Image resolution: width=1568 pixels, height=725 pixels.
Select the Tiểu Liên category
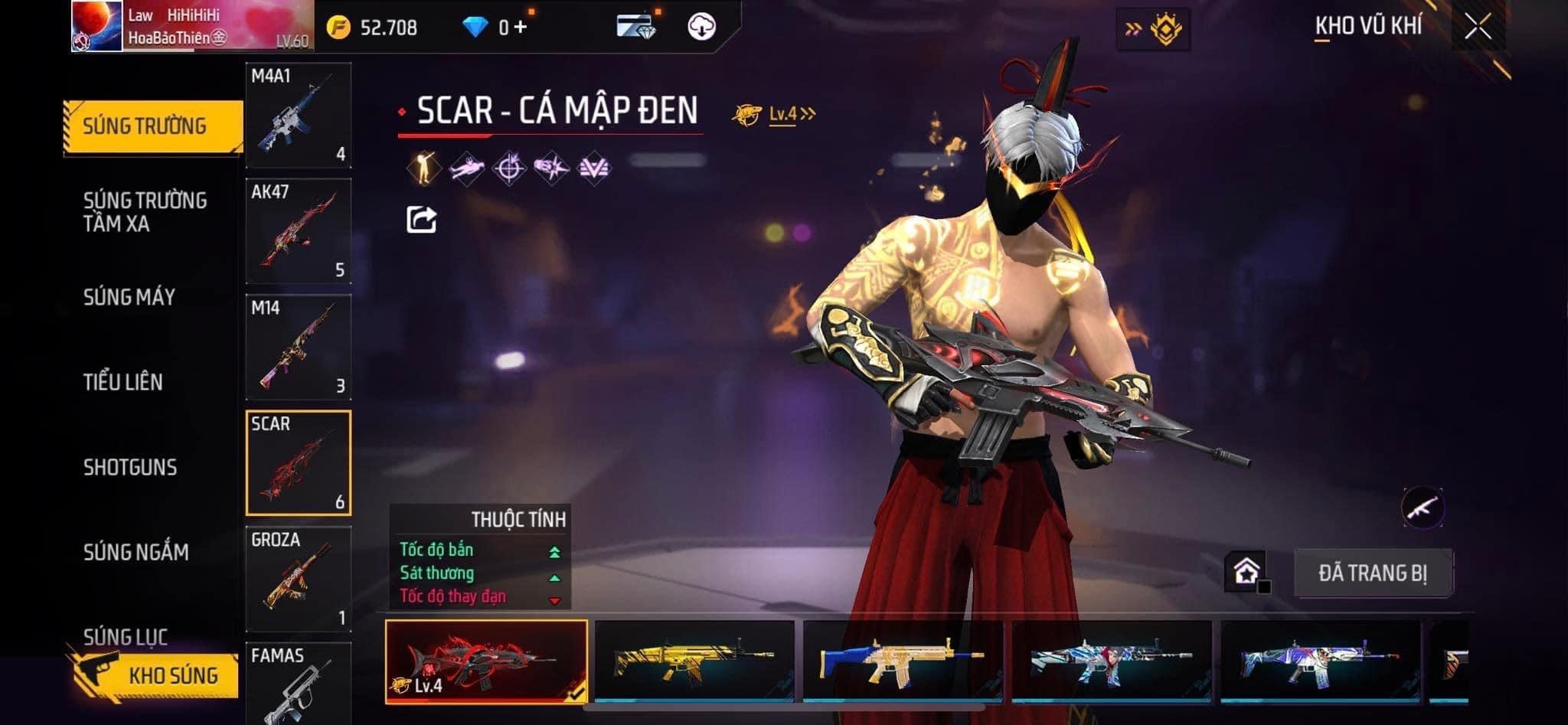click(122, 382)
